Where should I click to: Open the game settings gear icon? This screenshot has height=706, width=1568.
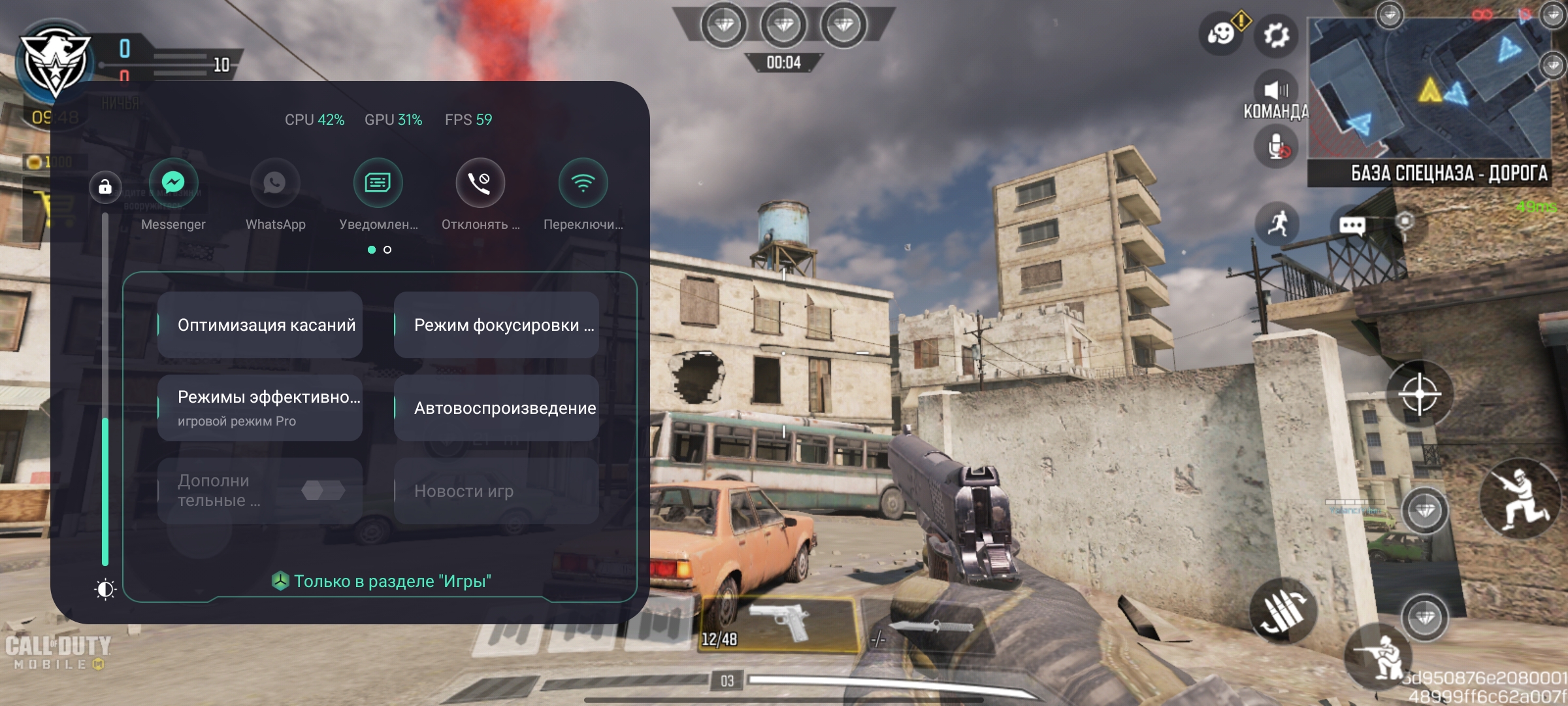tap(1276, 35)
